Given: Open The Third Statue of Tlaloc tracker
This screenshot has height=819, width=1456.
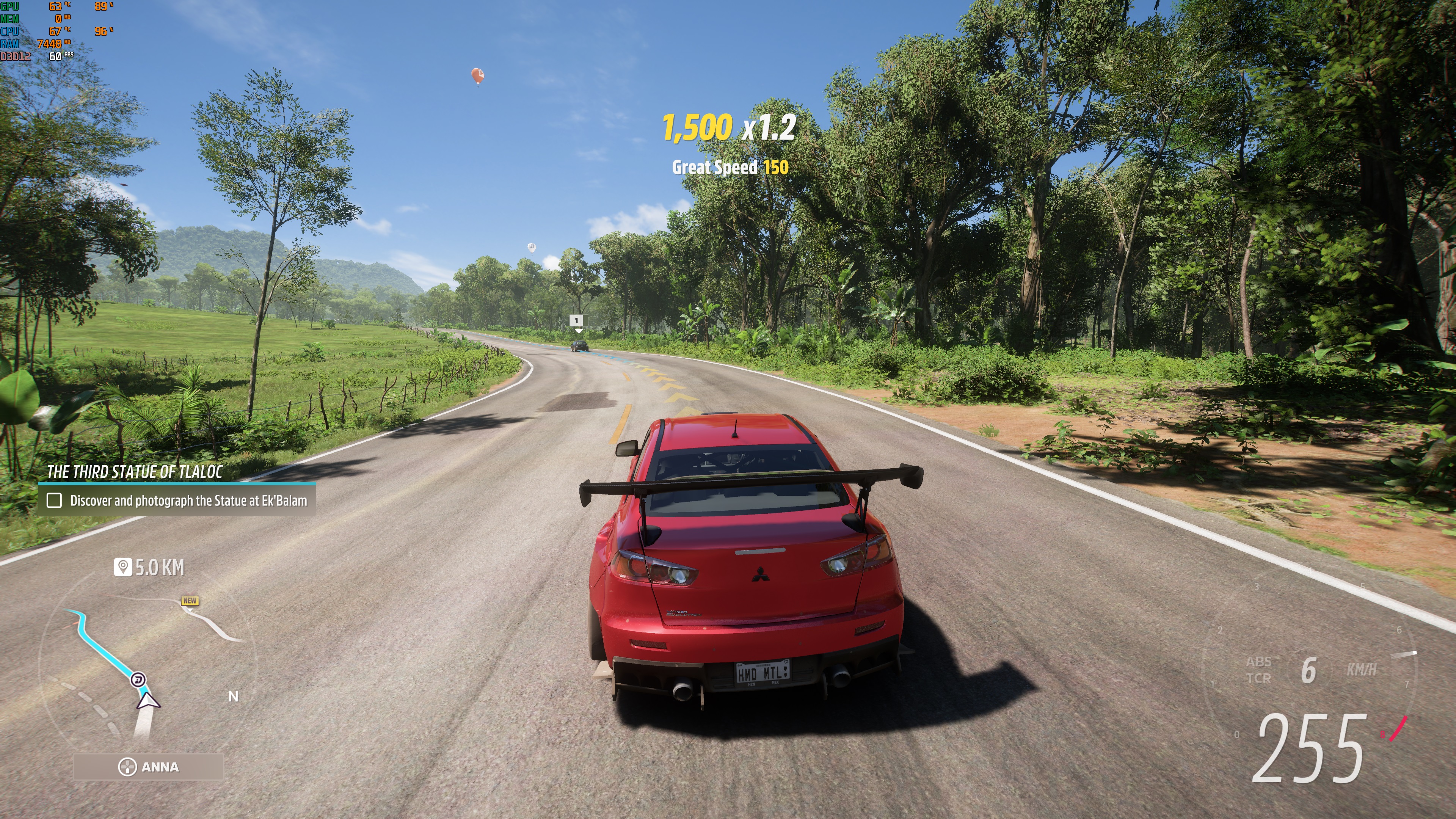Looking at the screenshot, I should [x=135, y=472].
